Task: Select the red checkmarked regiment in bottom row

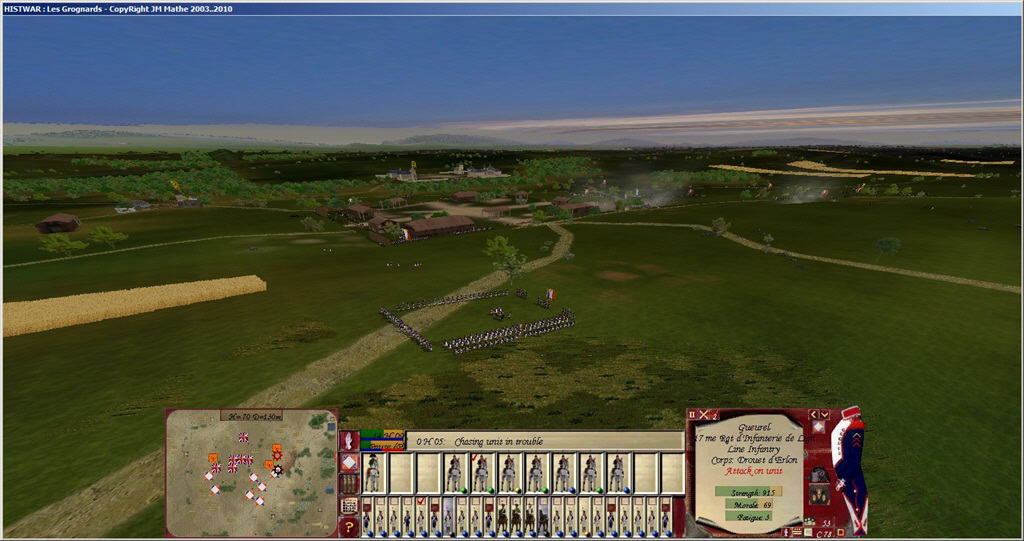Action: click(421, 517)
